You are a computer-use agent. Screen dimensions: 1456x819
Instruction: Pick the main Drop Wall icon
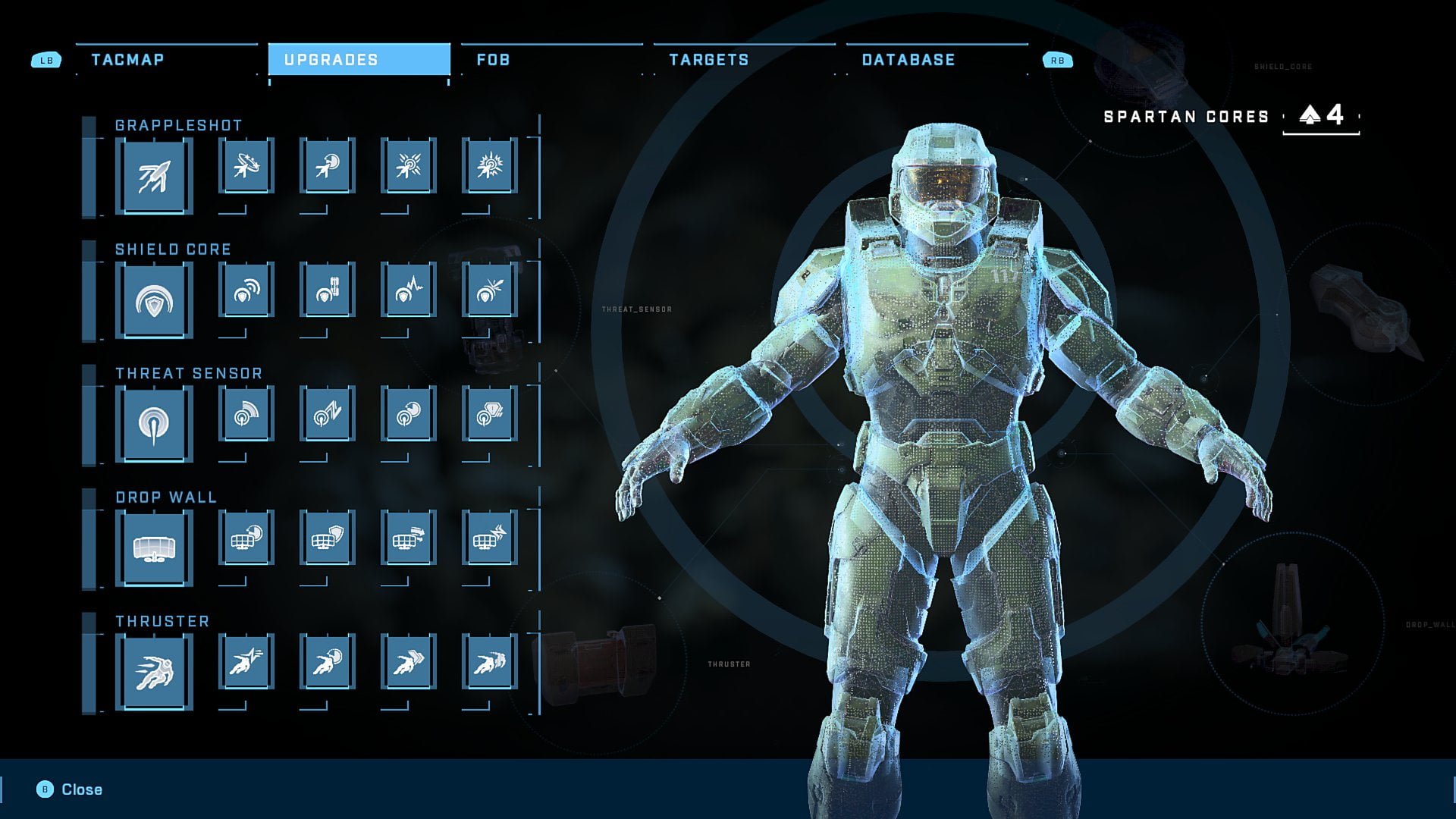pos(154,548)
